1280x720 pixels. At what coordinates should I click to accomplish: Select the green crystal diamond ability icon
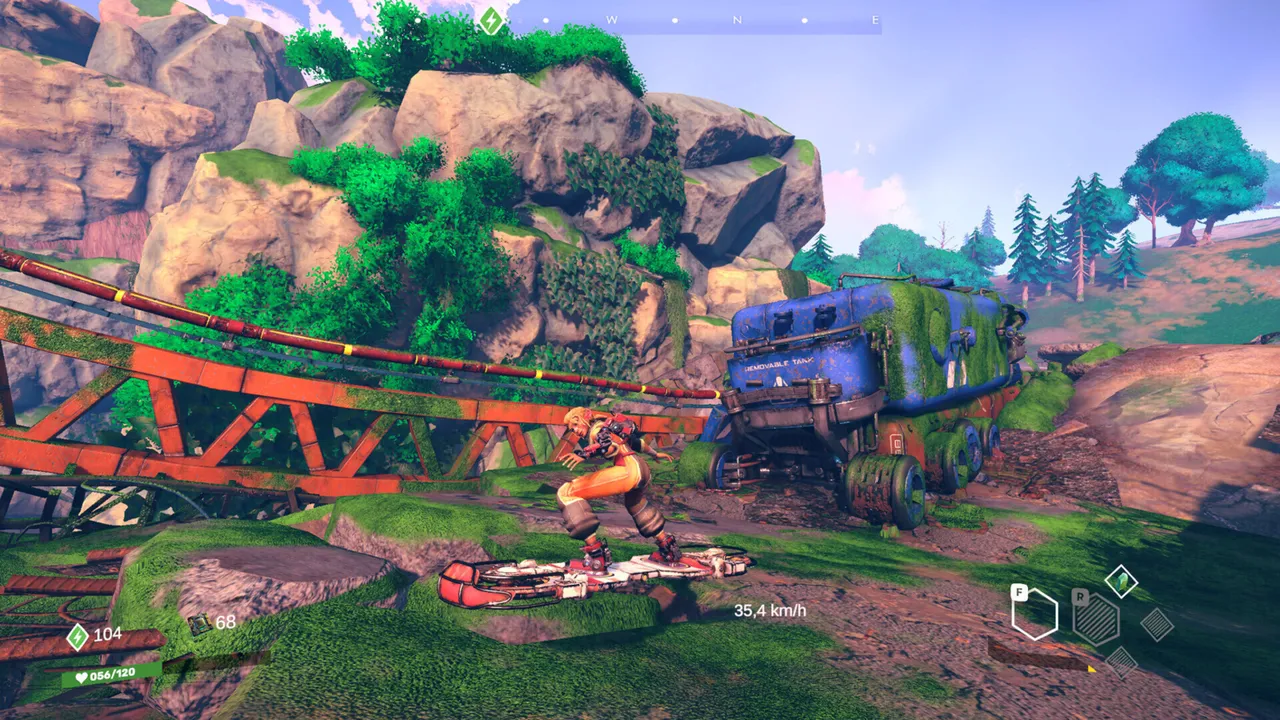[x=1122, y=580]
